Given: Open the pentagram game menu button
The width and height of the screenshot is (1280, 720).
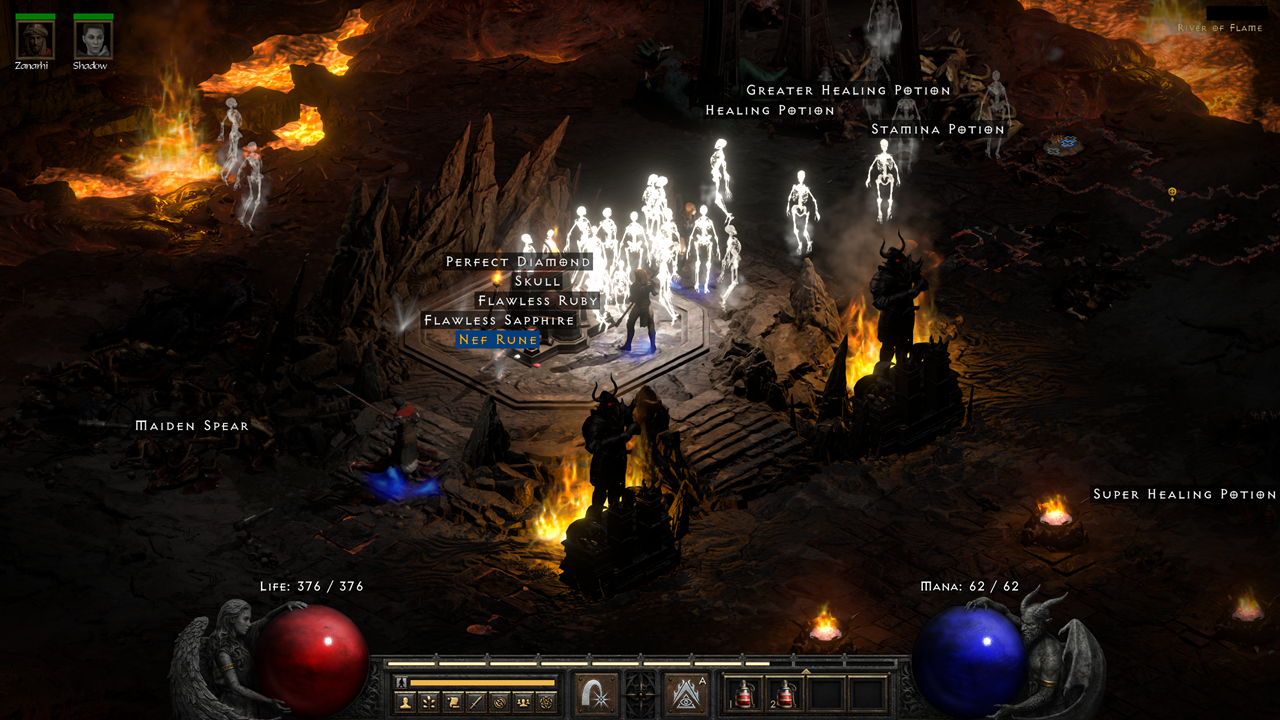Looking at the screenshot, I should point(545,702).
